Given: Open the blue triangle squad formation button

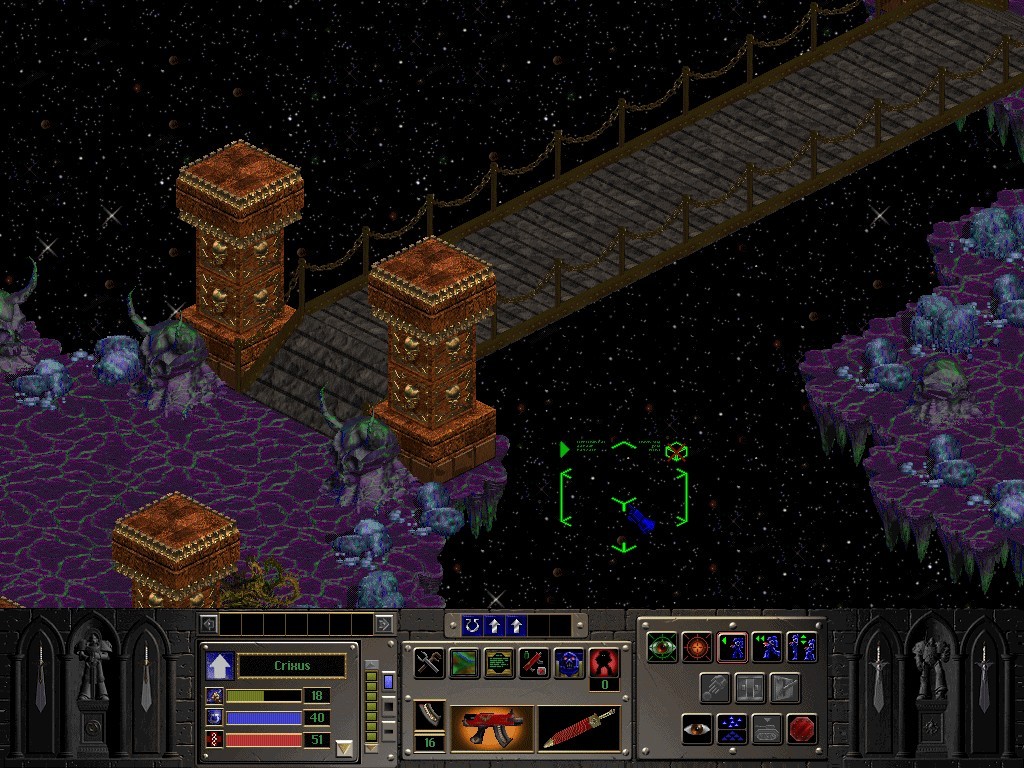Looking at the screenshot, I should (x=732, y=729).
